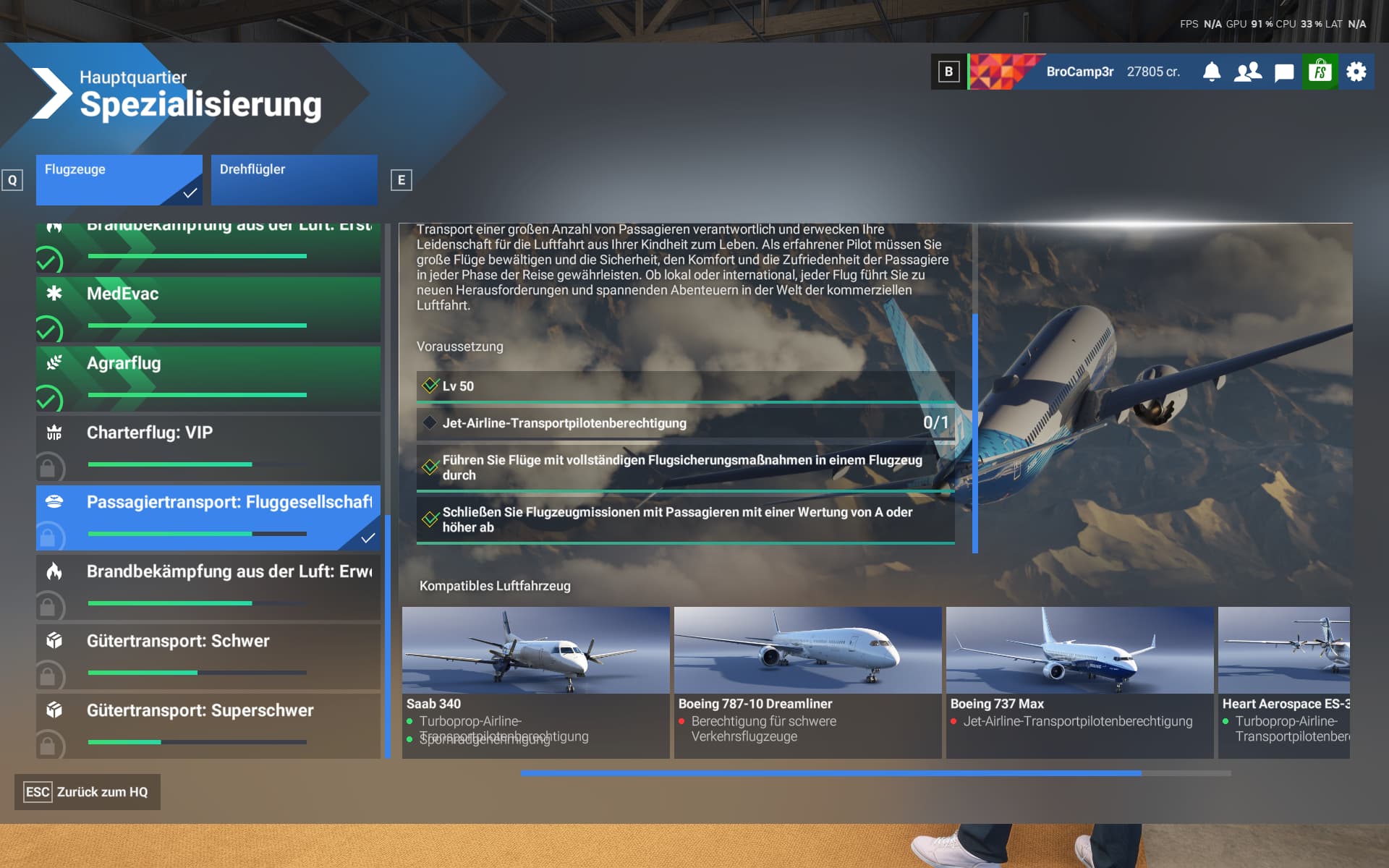
Task: Open the settings gear icon
Action: pos(1357,72)
